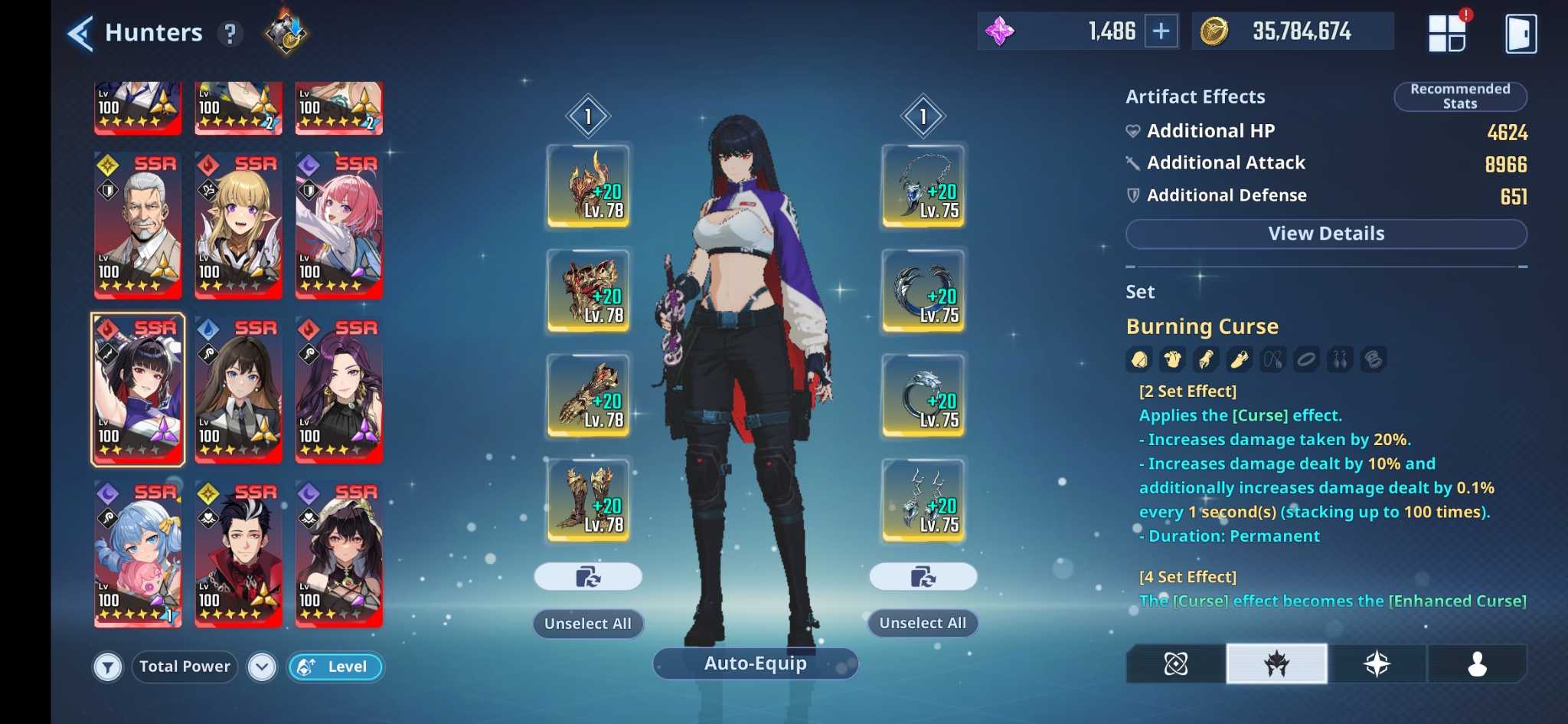Tap View Details for artifact effects
This screenshot has width=1568, height=724.
[x=1325, y=233]
